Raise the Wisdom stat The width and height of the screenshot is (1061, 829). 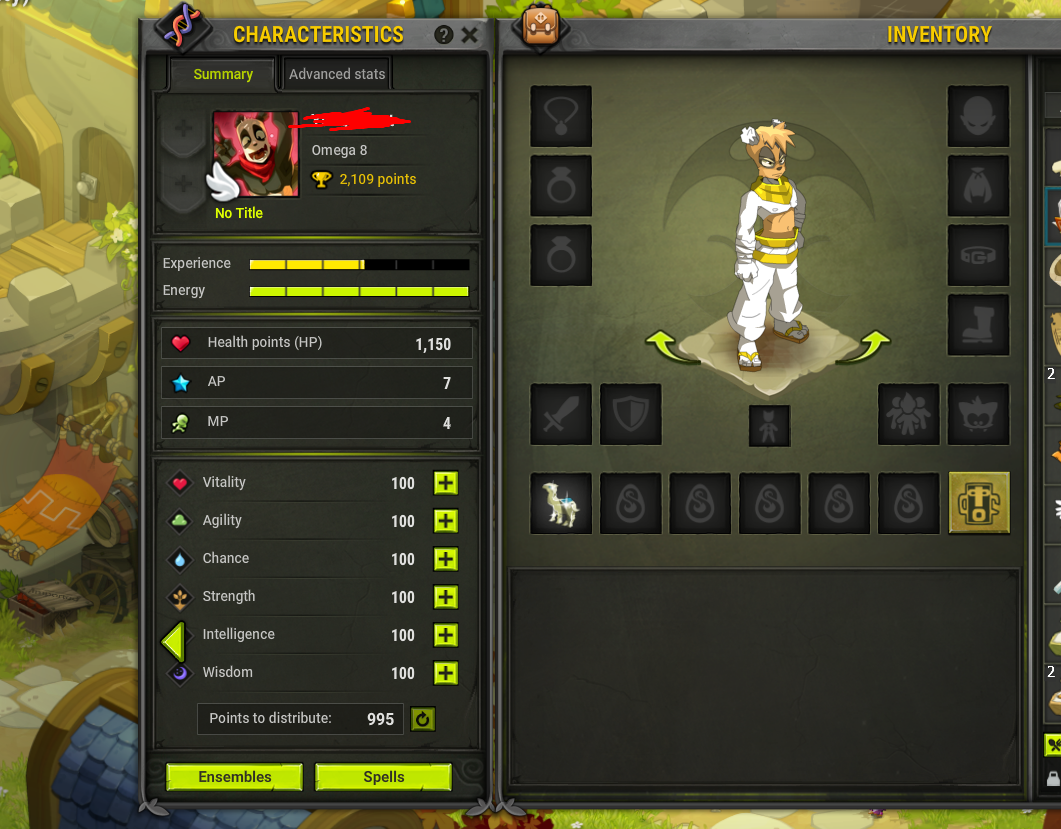pyautogui.click(x=446, y=673)
